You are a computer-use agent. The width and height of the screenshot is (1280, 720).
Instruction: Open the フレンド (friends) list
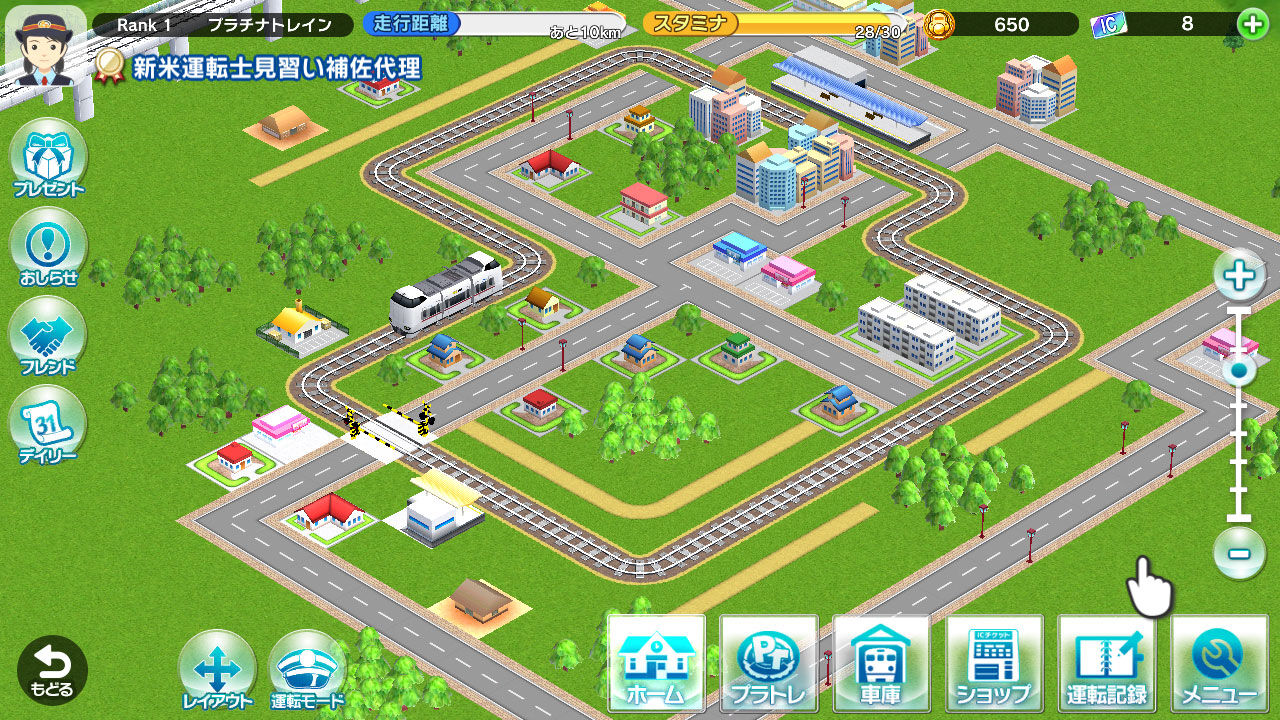coord(48,332)
